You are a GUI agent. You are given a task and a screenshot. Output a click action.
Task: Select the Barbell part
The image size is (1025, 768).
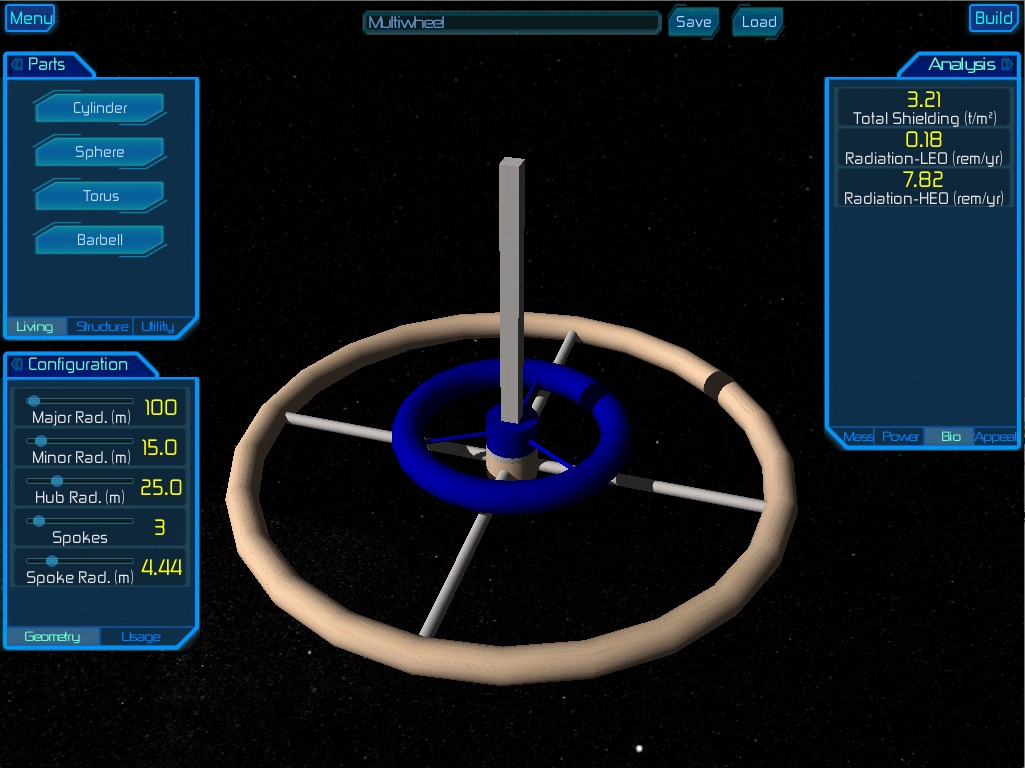[99, 240]
